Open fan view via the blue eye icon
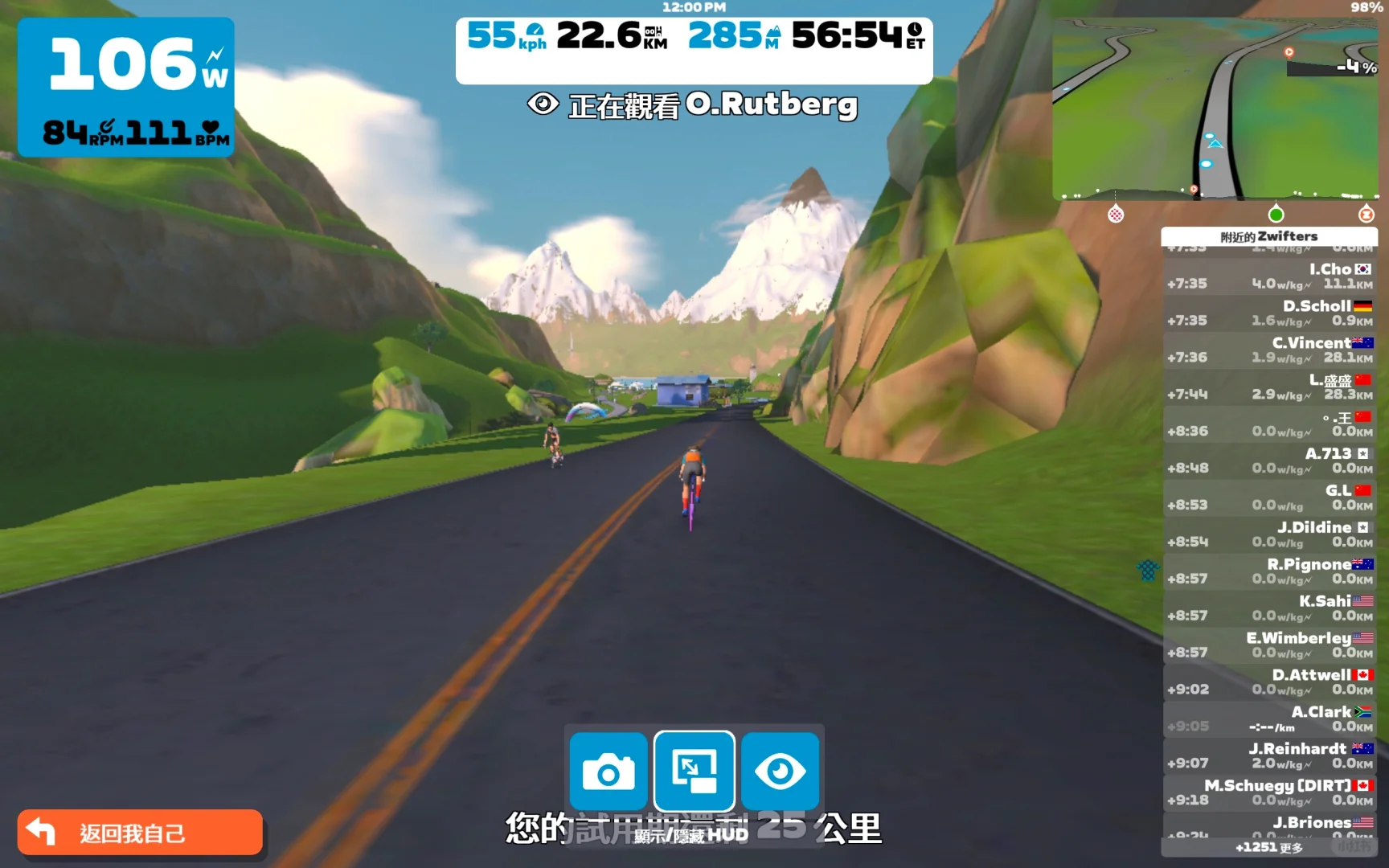Viewport: 1389px width, 868px height. click(x=779, y=772)
